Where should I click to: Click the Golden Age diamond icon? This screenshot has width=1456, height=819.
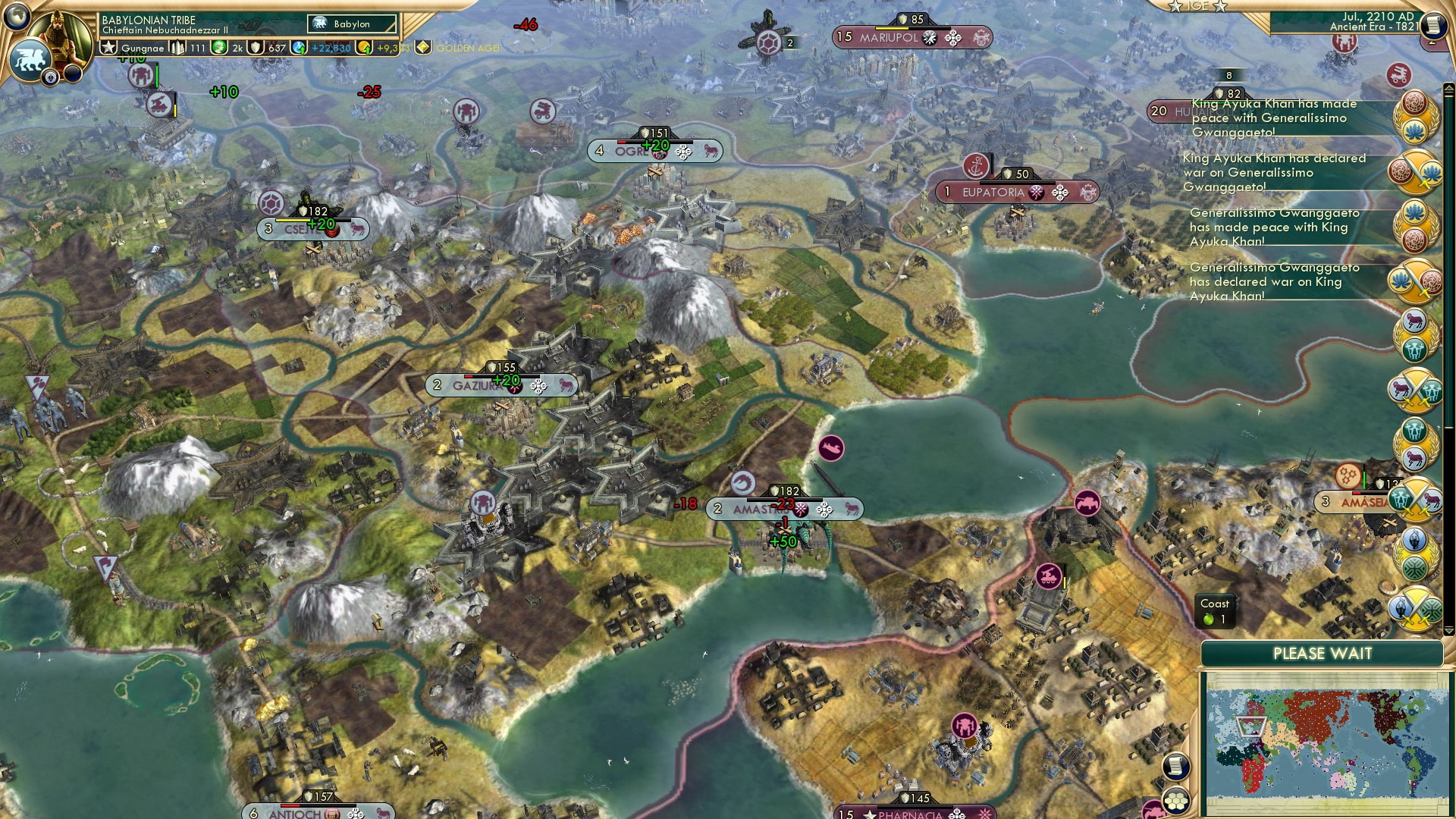click(x=425, y=48)
